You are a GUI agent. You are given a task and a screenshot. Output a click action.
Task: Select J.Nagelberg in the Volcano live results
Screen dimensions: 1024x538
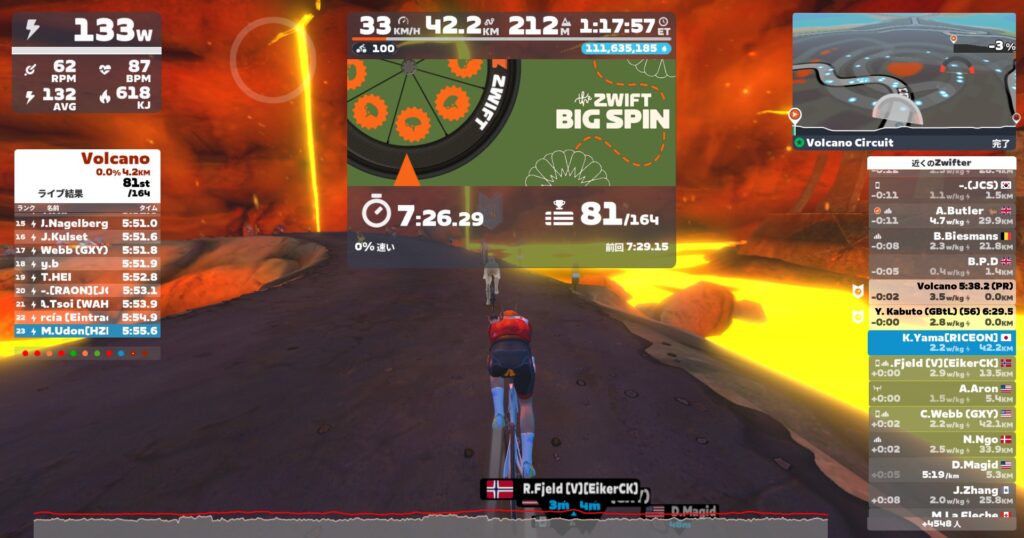(87, 223)
